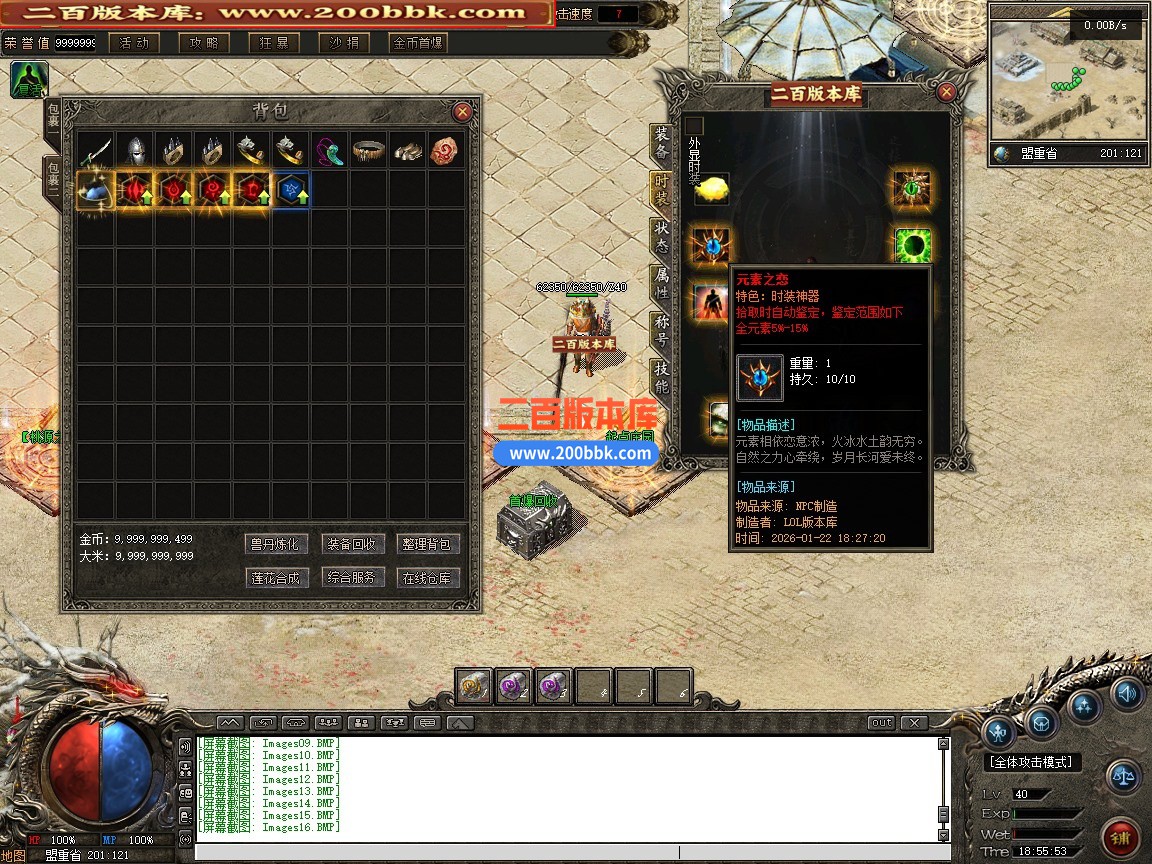Select the blue star gem item
1152x864 pixels.
291,190
